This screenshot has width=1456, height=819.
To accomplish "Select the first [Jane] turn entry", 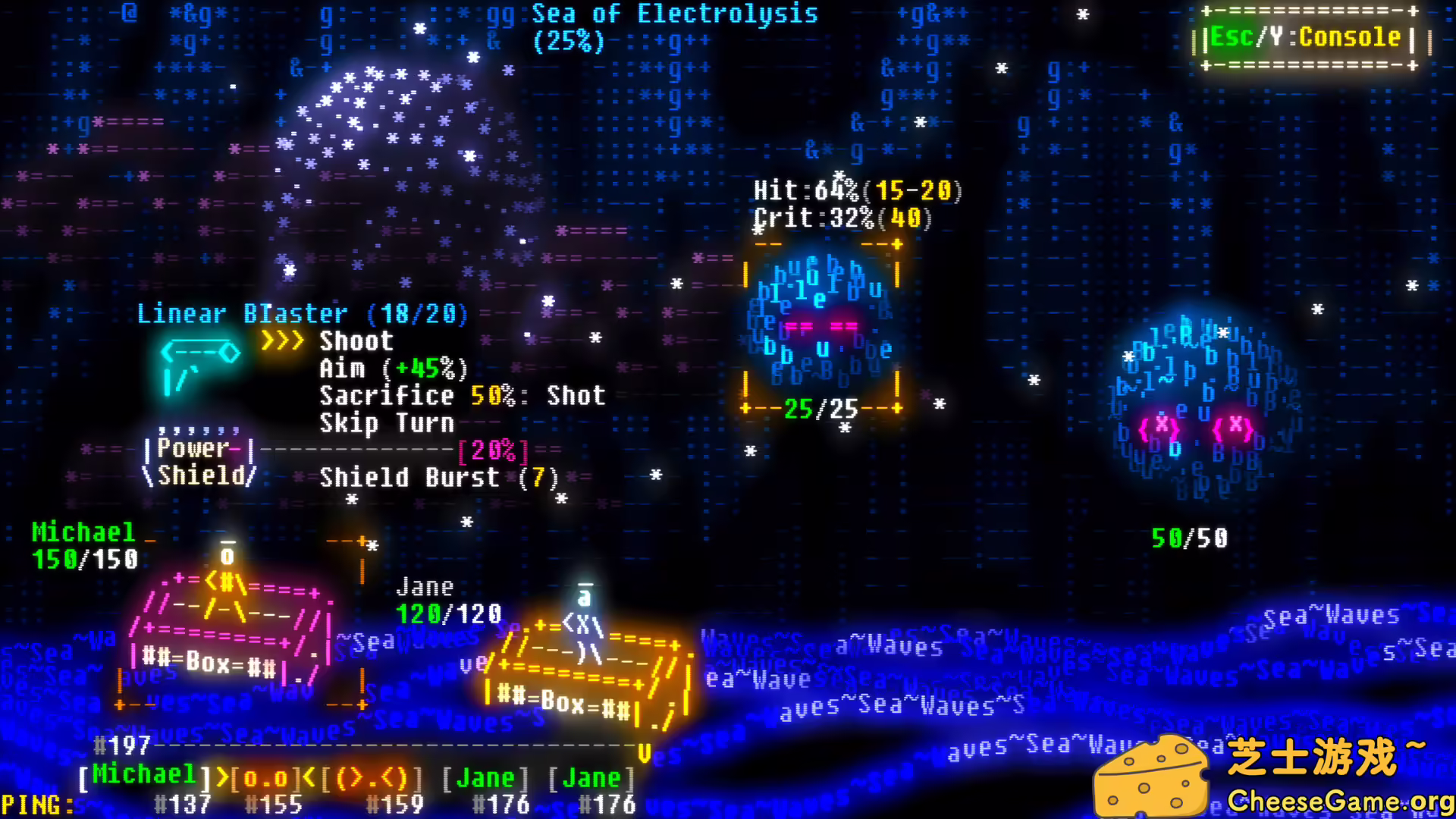I will tap(485, 776).
